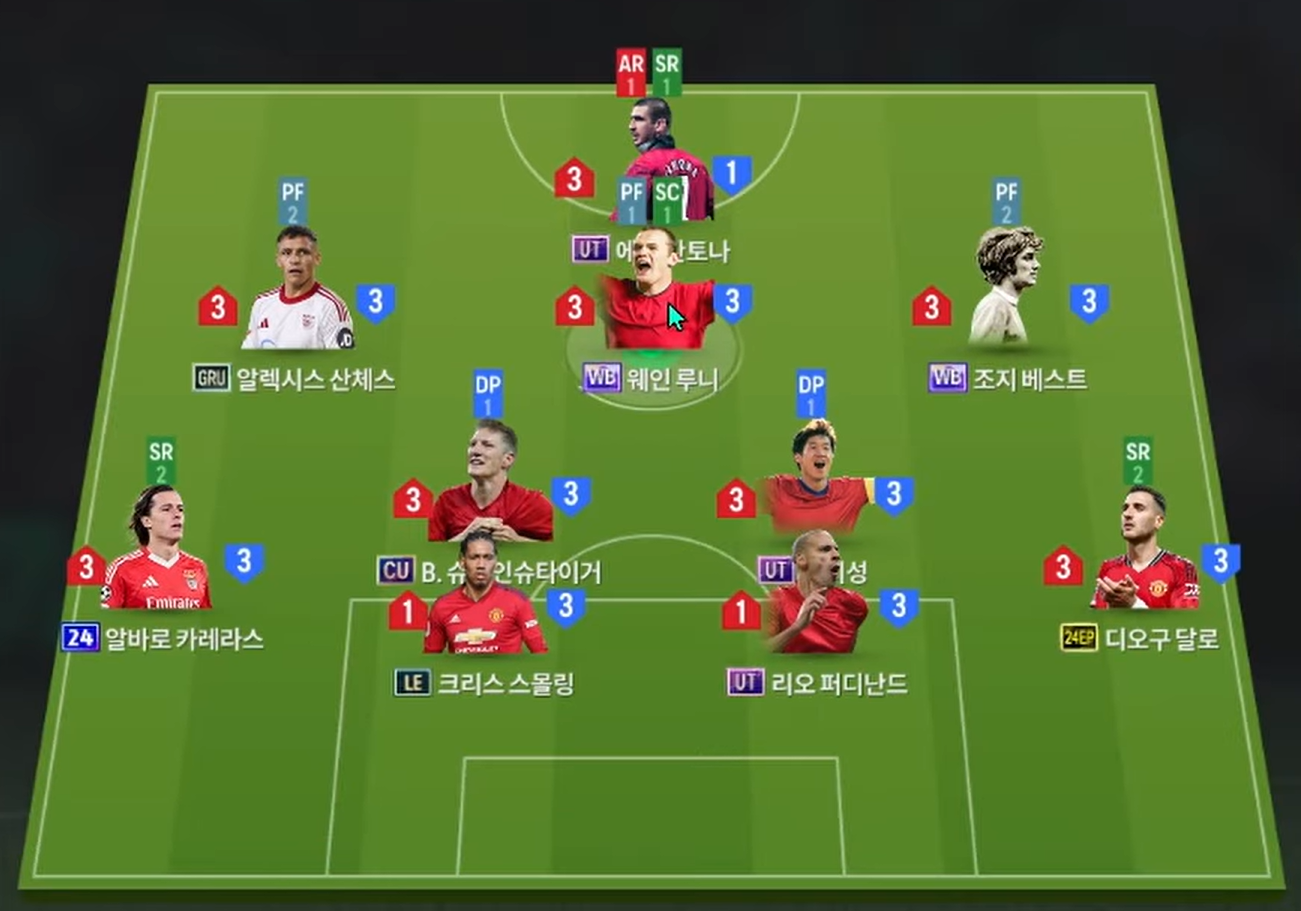Pick Chris Smalling's defender card
1301x911 pixels.
pos(484,600)
